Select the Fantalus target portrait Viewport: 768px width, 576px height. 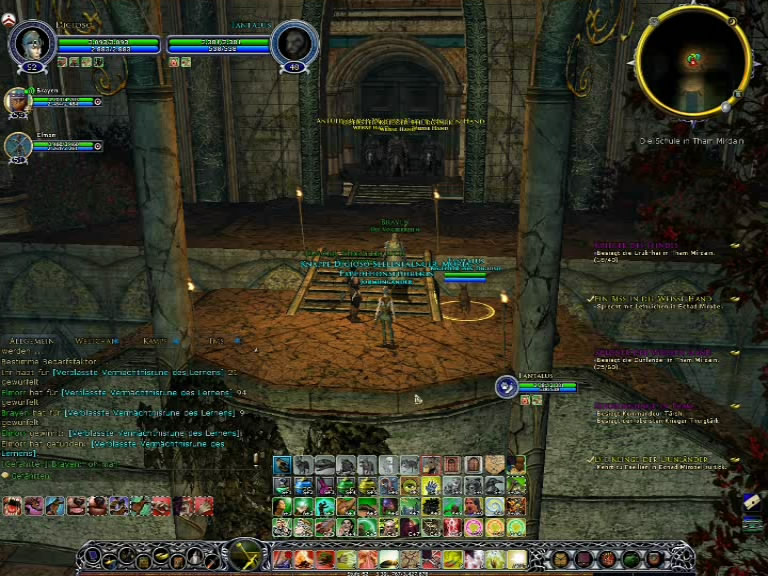294,45
